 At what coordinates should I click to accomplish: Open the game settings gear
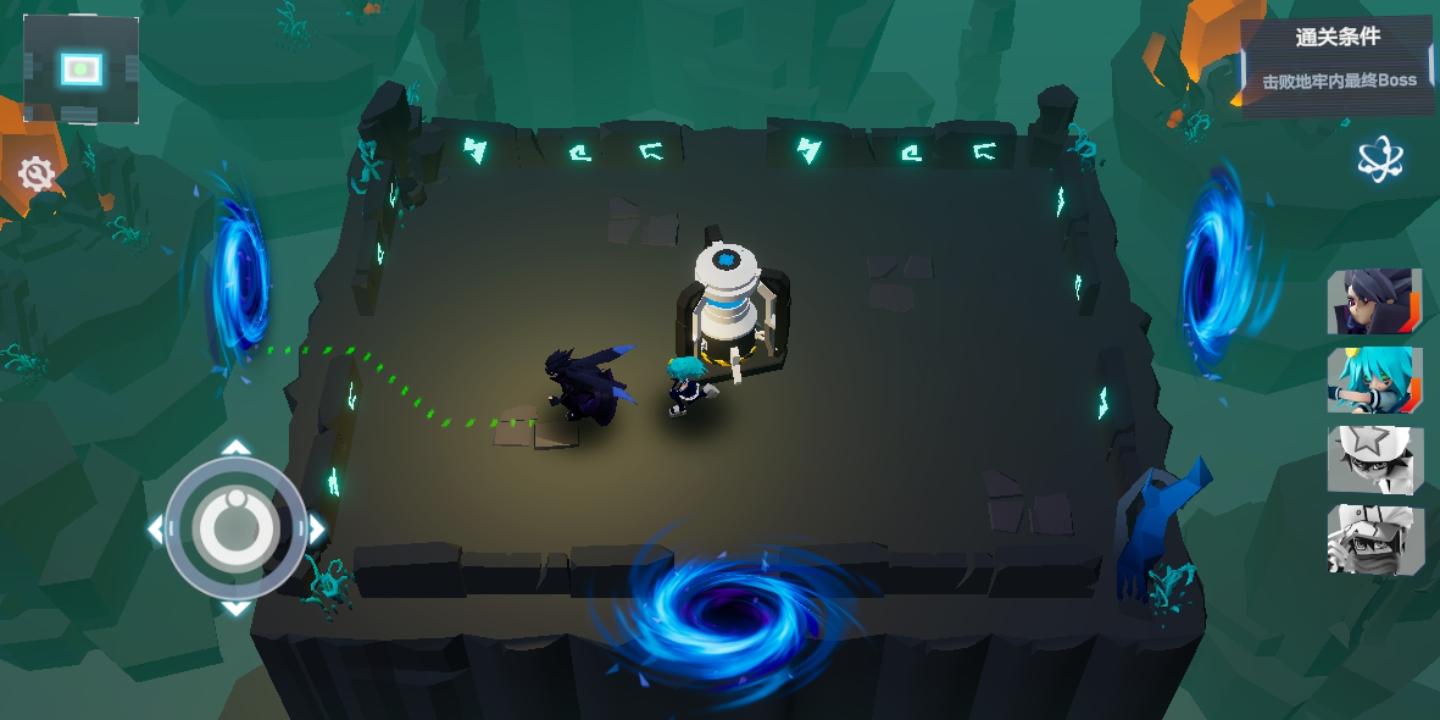[x=36, y=172]
